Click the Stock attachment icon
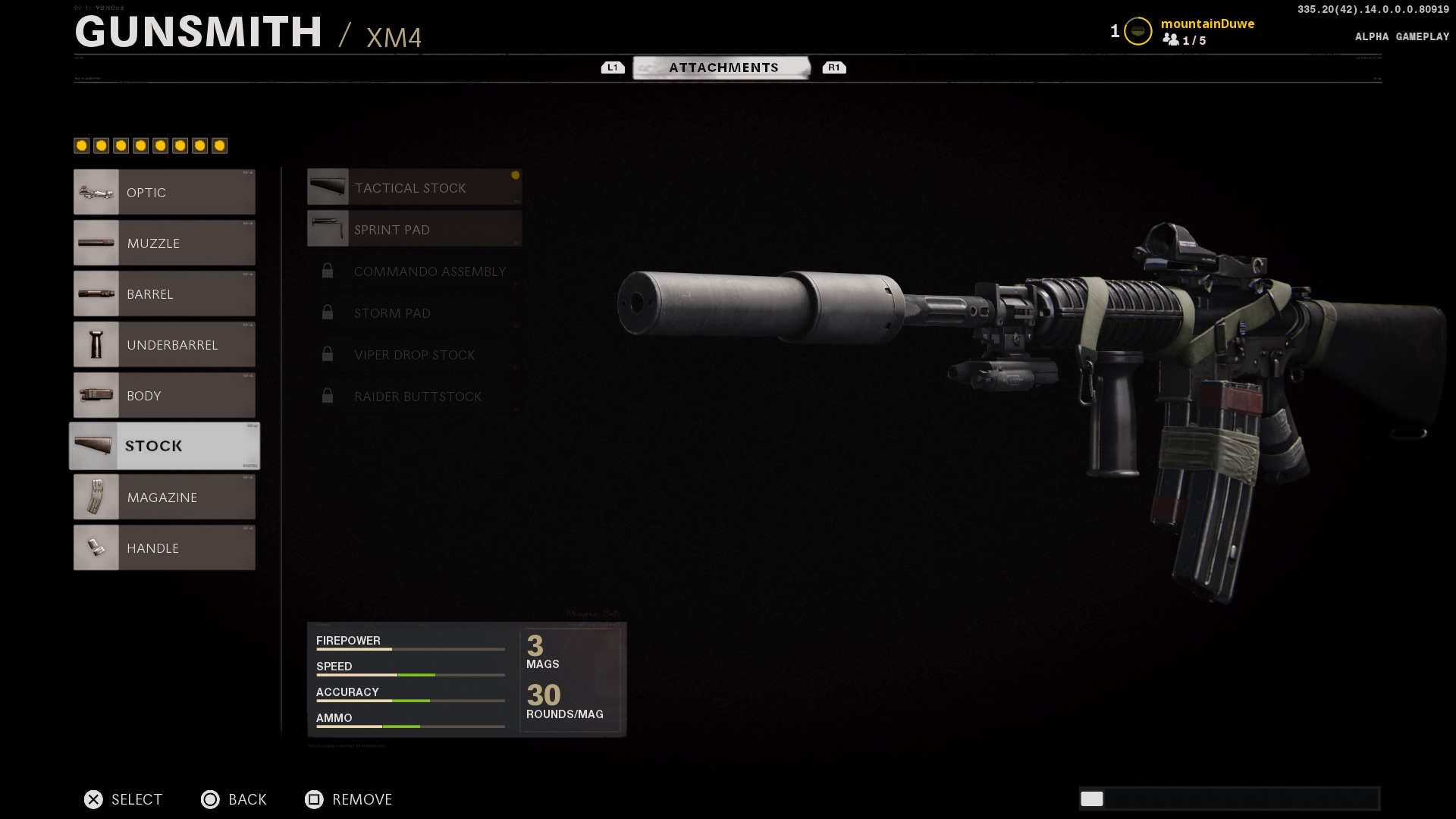 coord(93,446)
